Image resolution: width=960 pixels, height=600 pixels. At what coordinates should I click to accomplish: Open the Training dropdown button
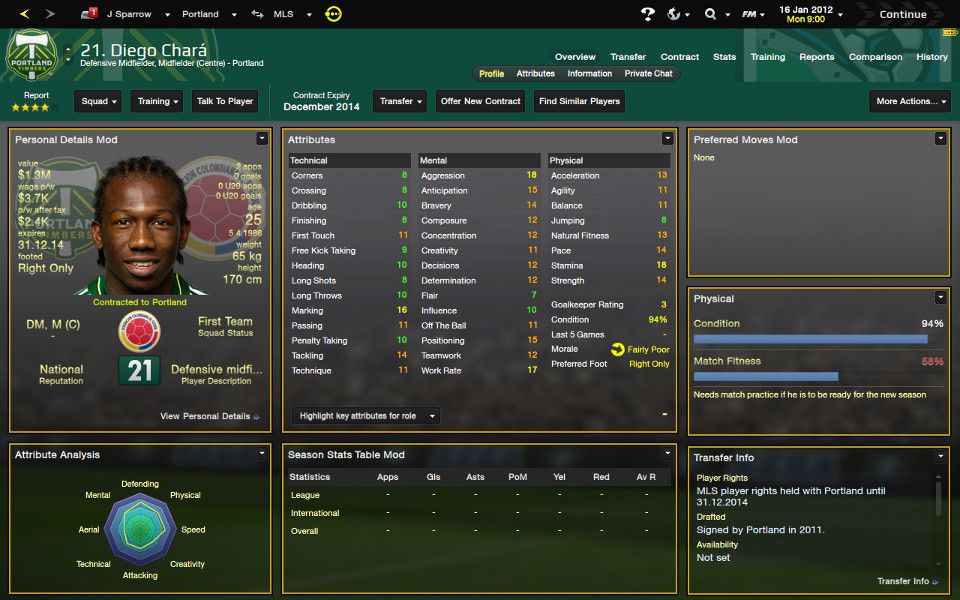[157, 101]
